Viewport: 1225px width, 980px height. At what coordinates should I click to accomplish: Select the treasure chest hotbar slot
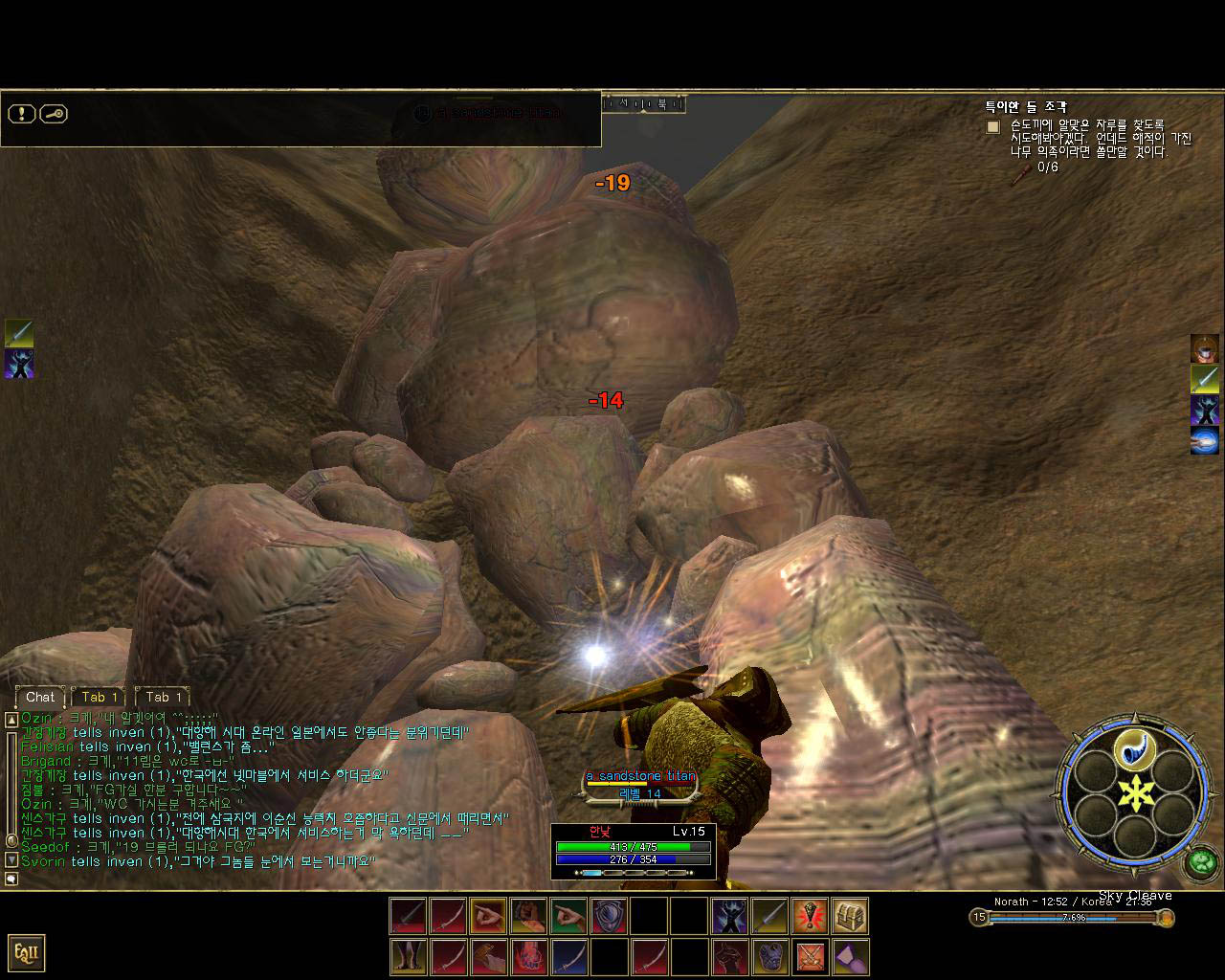click(x=850, y=916)
